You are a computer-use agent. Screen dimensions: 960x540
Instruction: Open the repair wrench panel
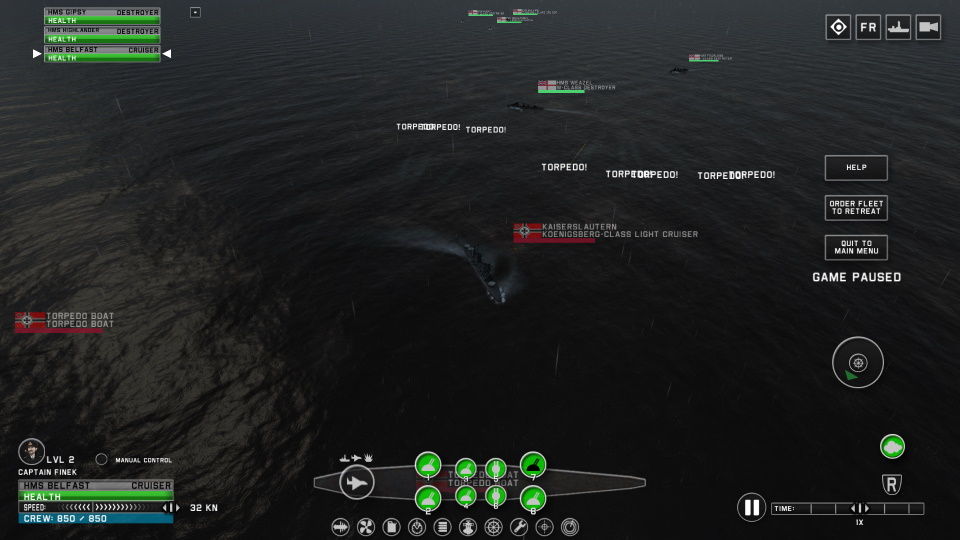518,526
